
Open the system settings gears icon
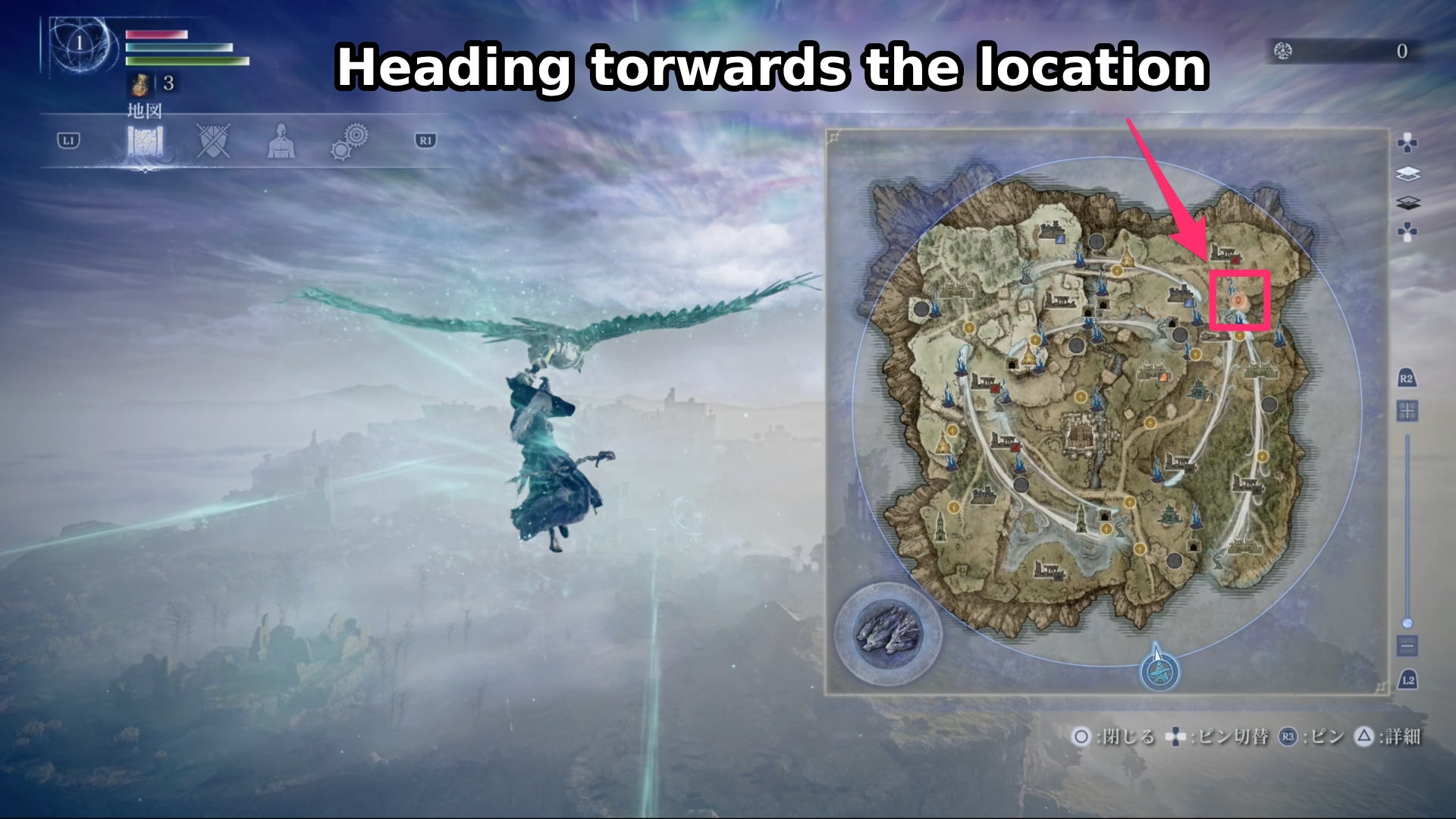[x=349, y=142]
